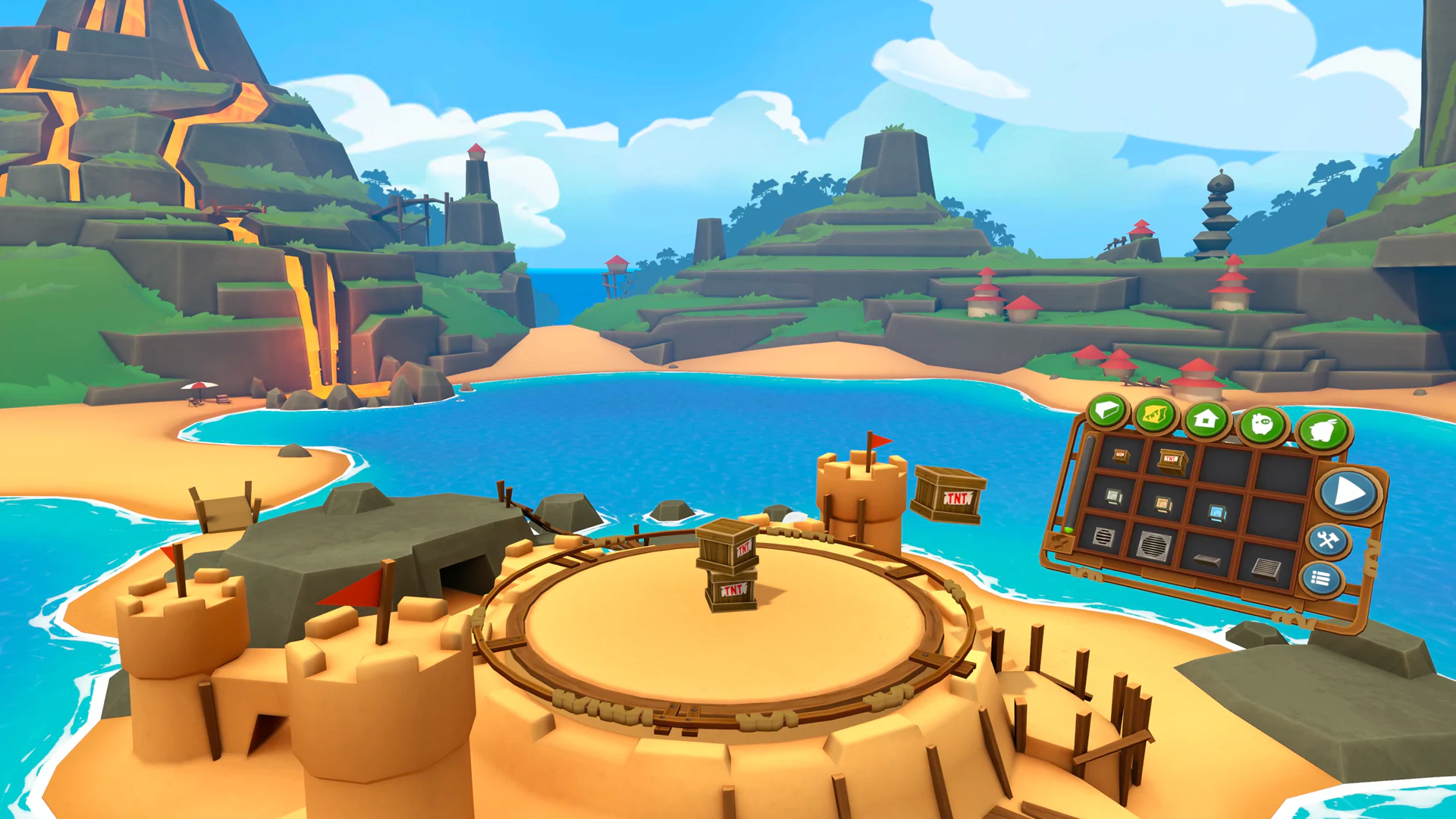
Task: Click the green slider knob on the panel's left edge
Action: (1070, 532)
